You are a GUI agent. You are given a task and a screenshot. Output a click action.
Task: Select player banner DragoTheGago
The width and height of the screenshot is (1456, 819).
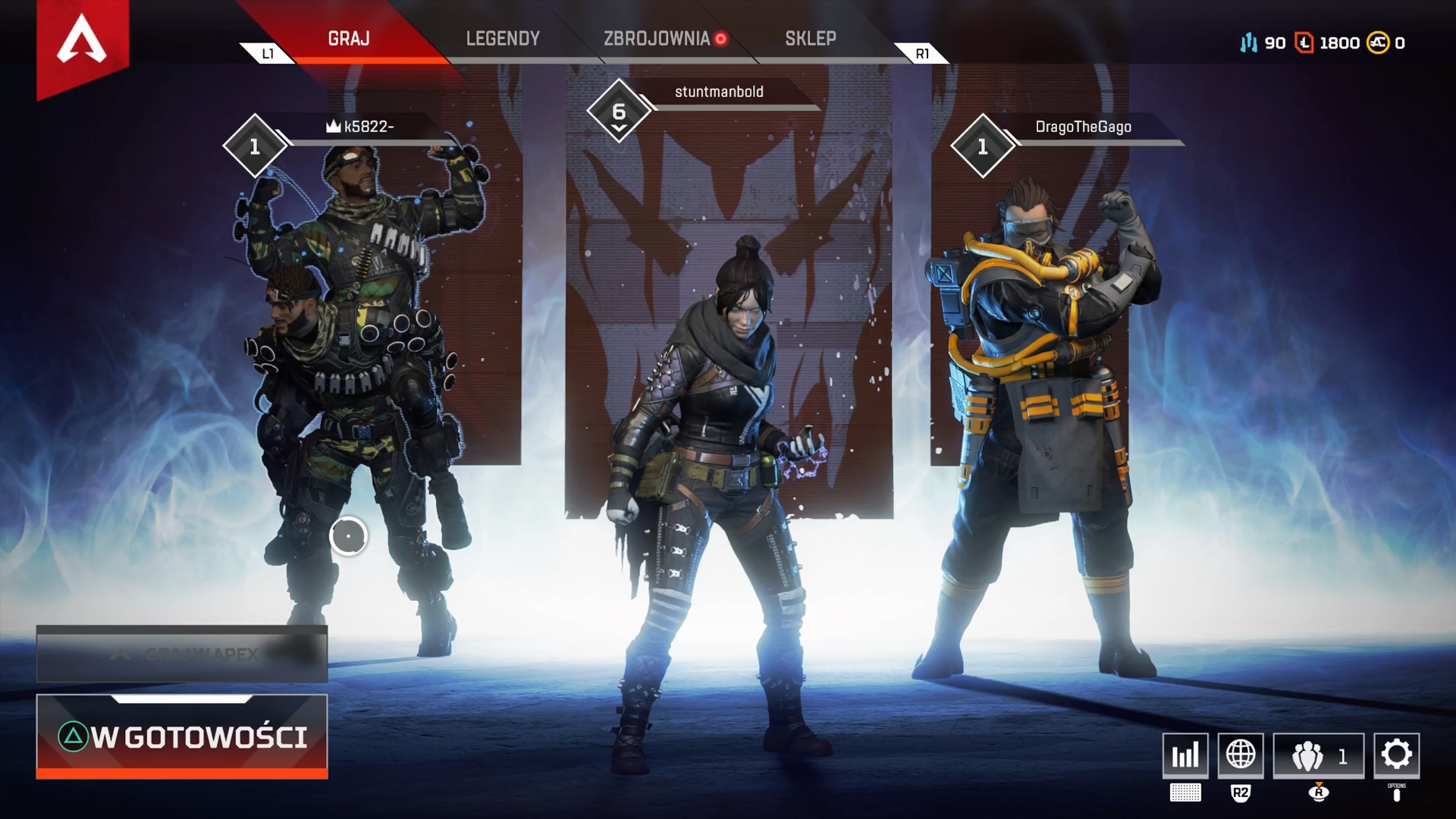[x=1083, y=127]
